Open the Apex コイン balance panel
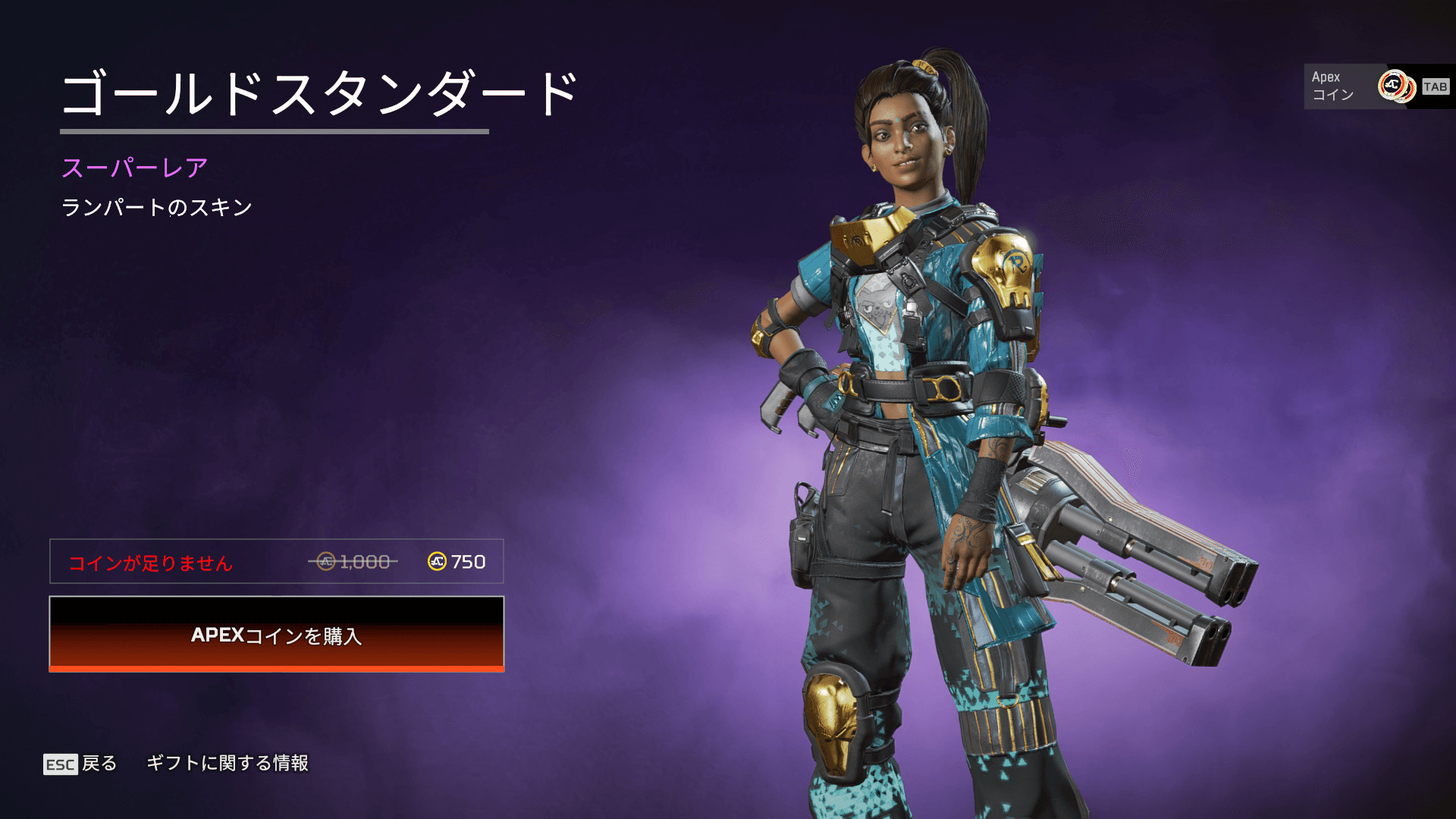Image resolution: width=1456 pixels, height=819 pixels. tap(1376, 86)
